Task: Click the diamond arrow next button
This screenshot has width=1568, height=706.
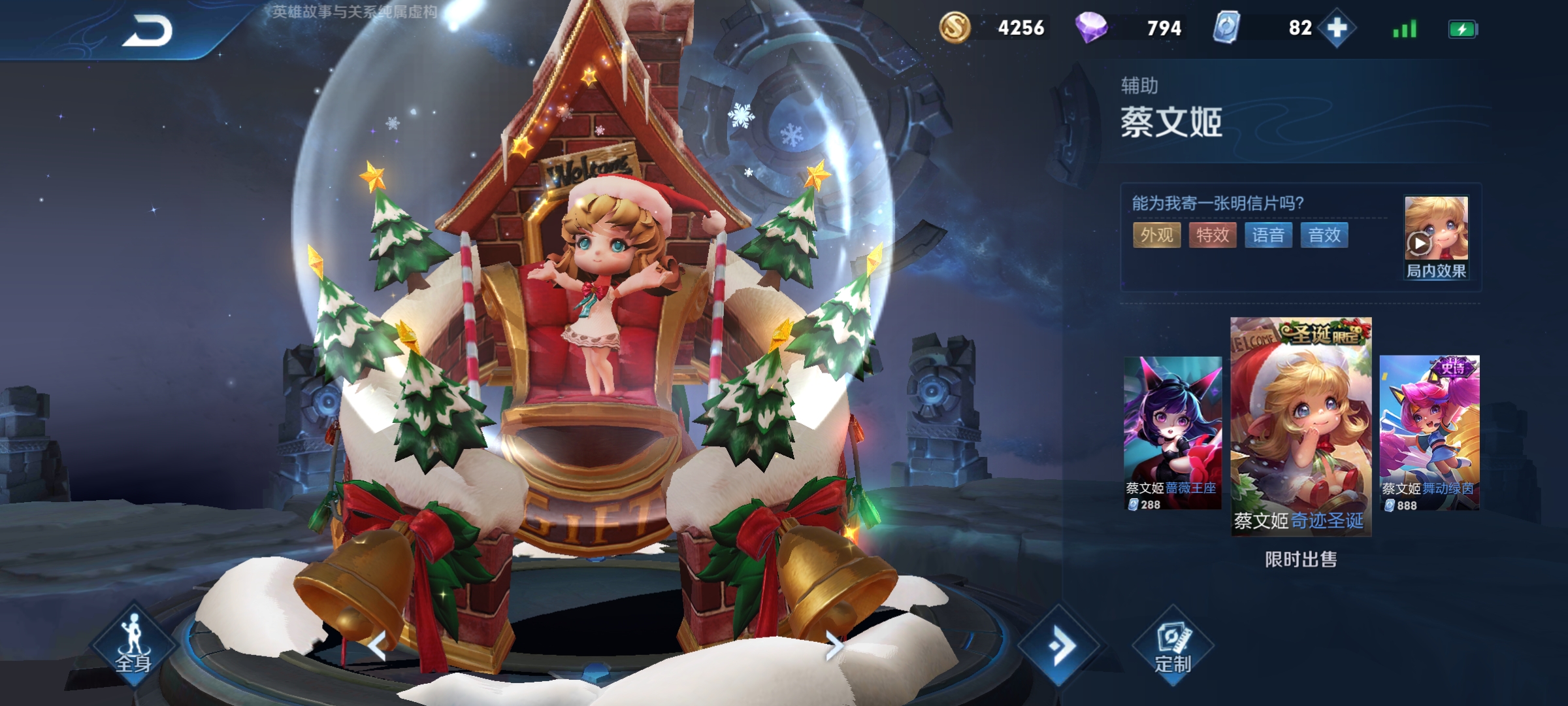Action: tap(1059, 646)
